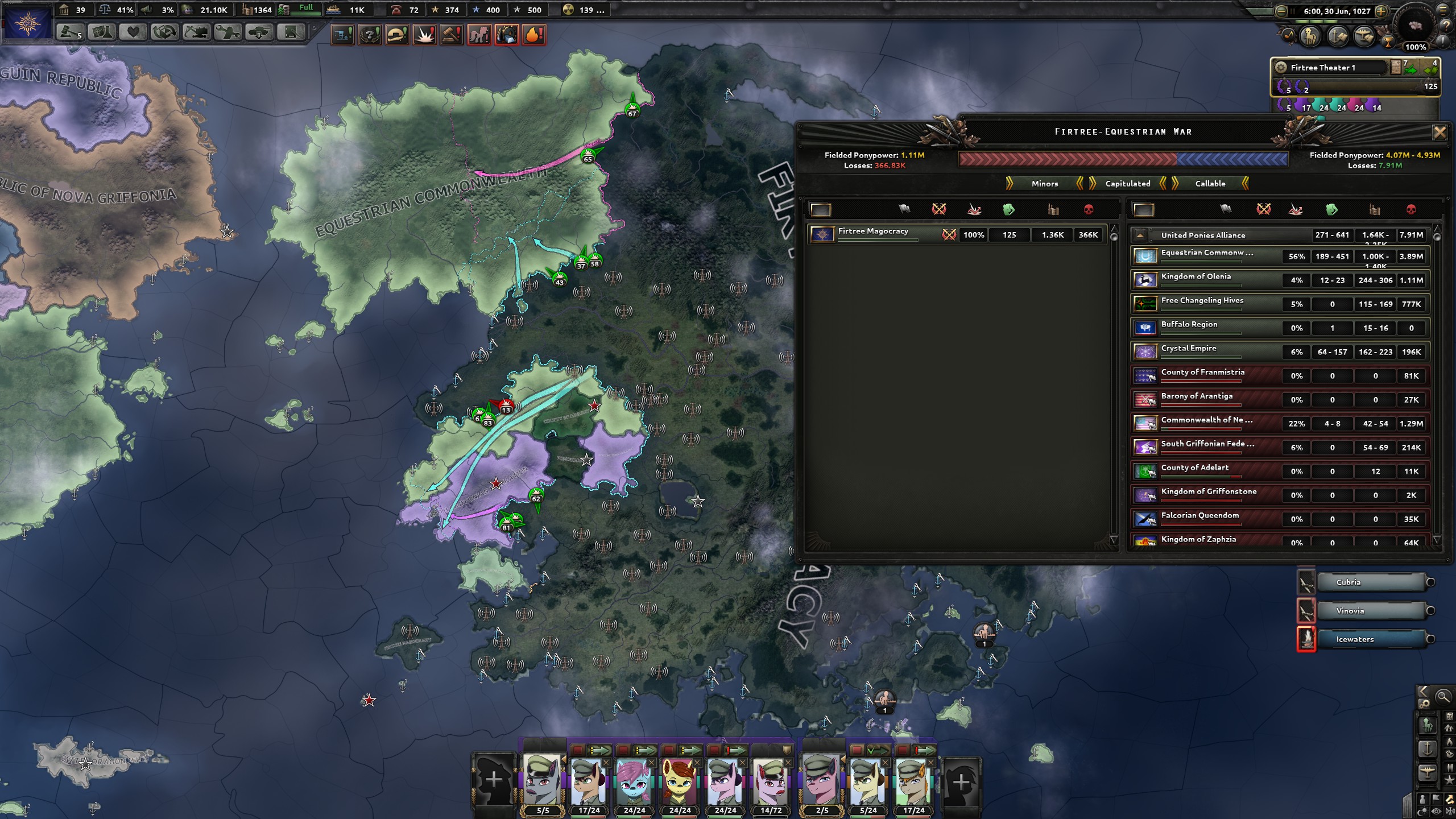The width and height of the screenshot is (1456, 819).
Task: Collapse the United Ponies Alliance group
Action: click(1140, 235)
